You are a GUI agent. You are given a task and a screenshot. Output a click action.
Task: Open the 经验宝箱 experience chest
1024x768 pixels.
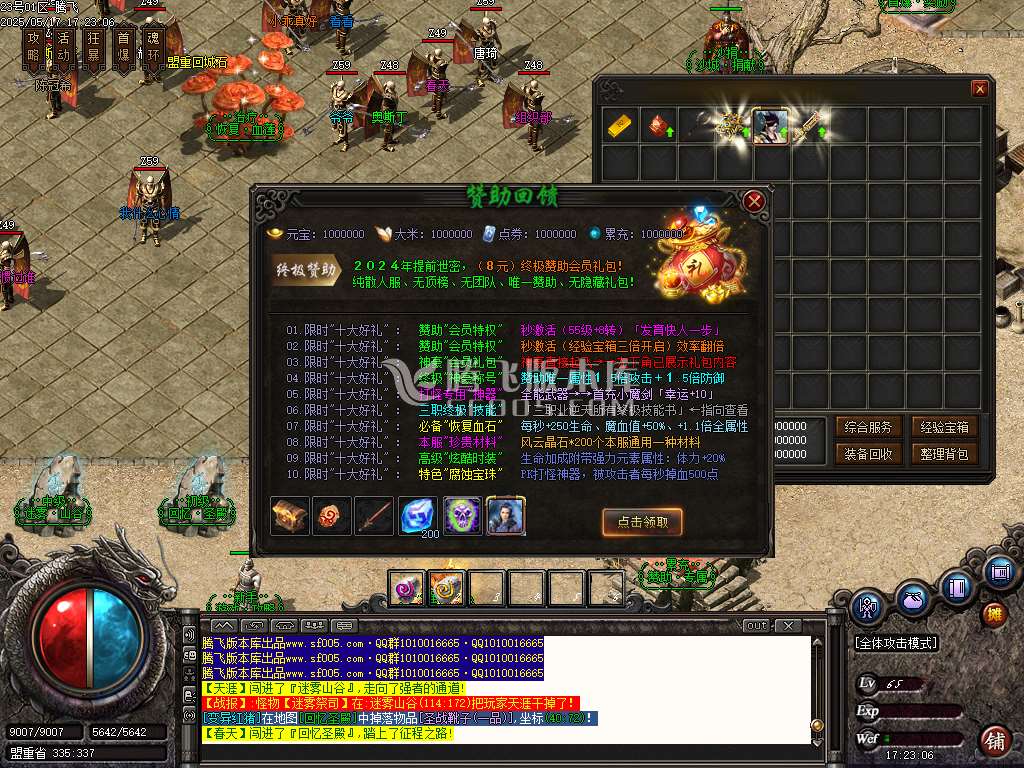944,427
